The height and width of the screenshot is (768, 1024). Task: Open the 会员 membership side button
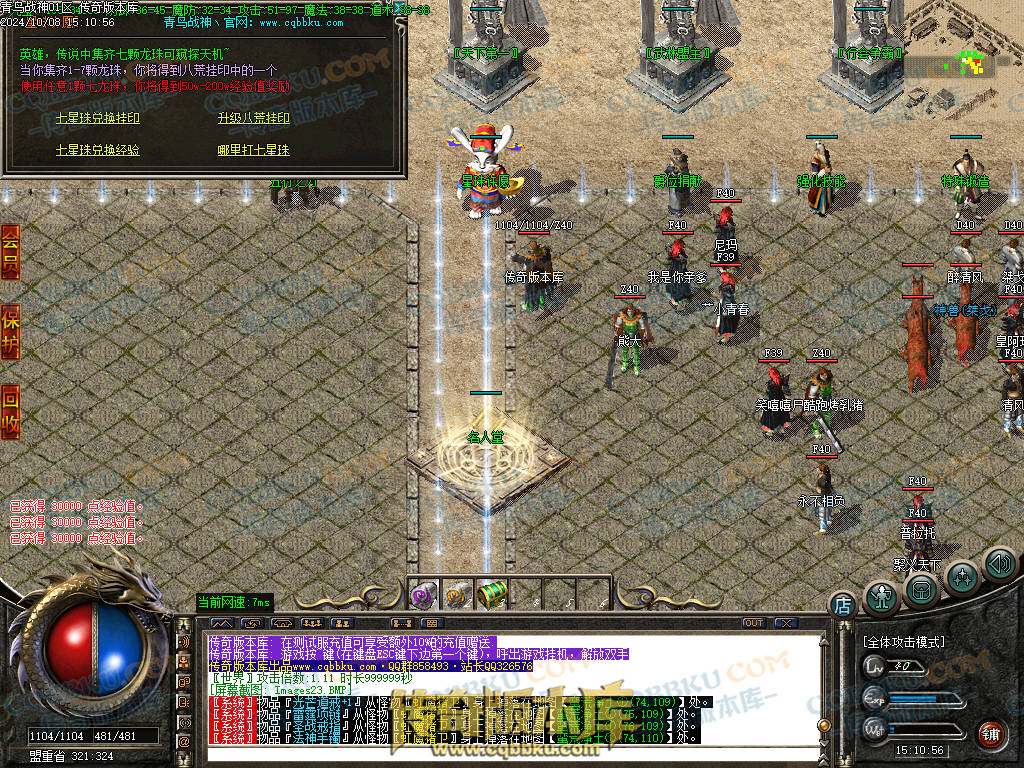tap(10, 252)
